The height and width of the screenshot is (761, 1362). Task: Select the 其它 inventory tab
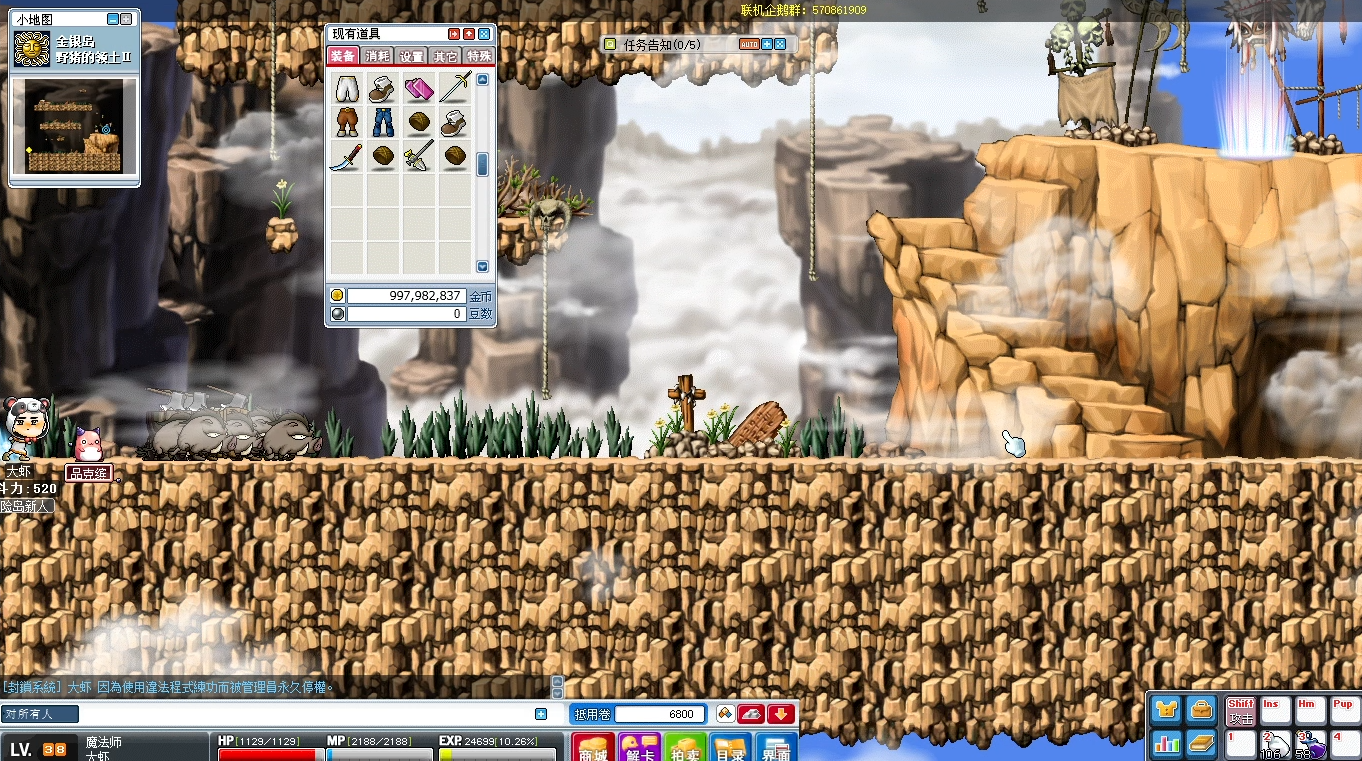(446, 56)
